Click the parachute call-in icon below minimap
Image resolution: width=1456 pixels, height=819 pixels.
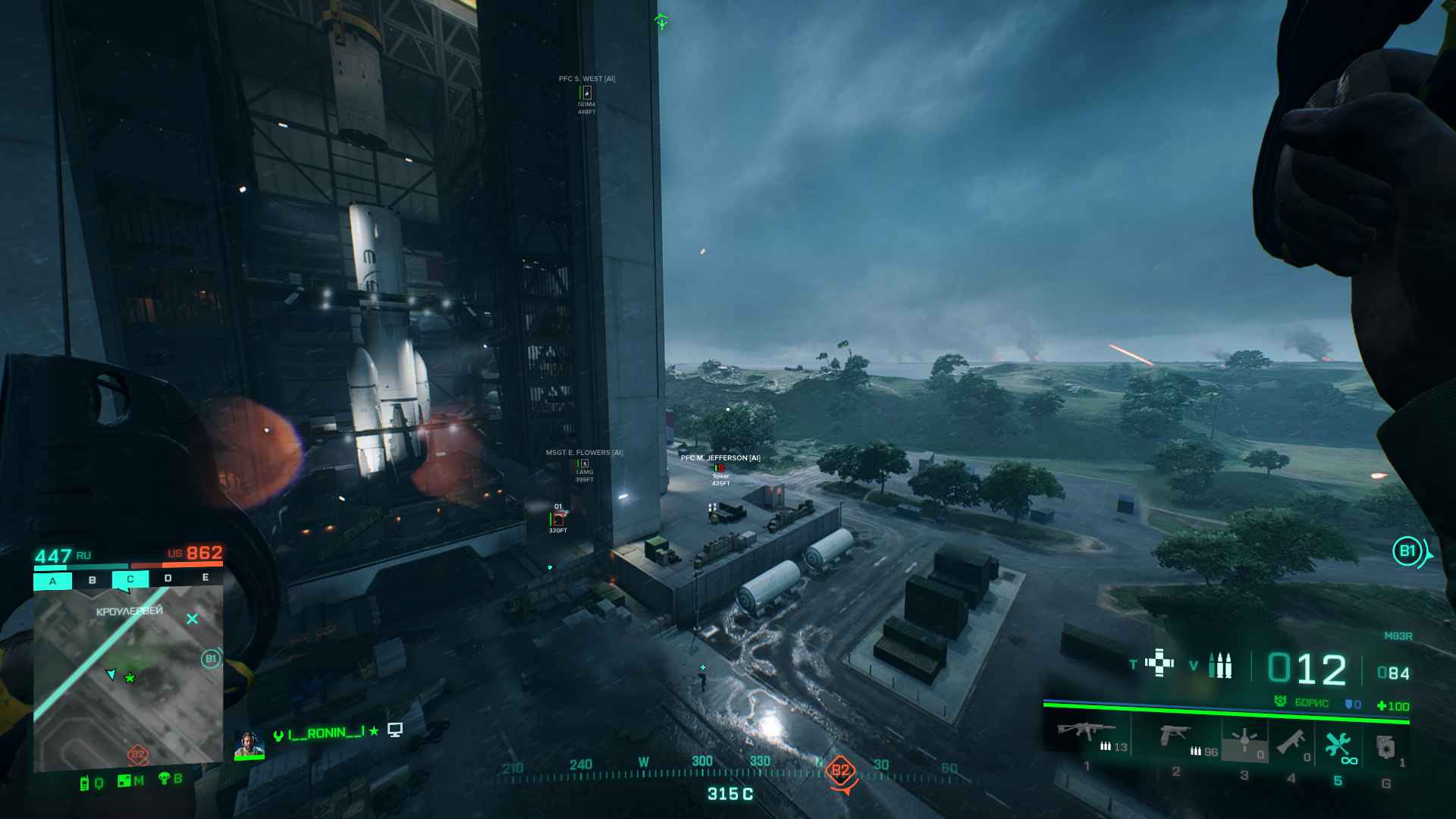[165, 778]
